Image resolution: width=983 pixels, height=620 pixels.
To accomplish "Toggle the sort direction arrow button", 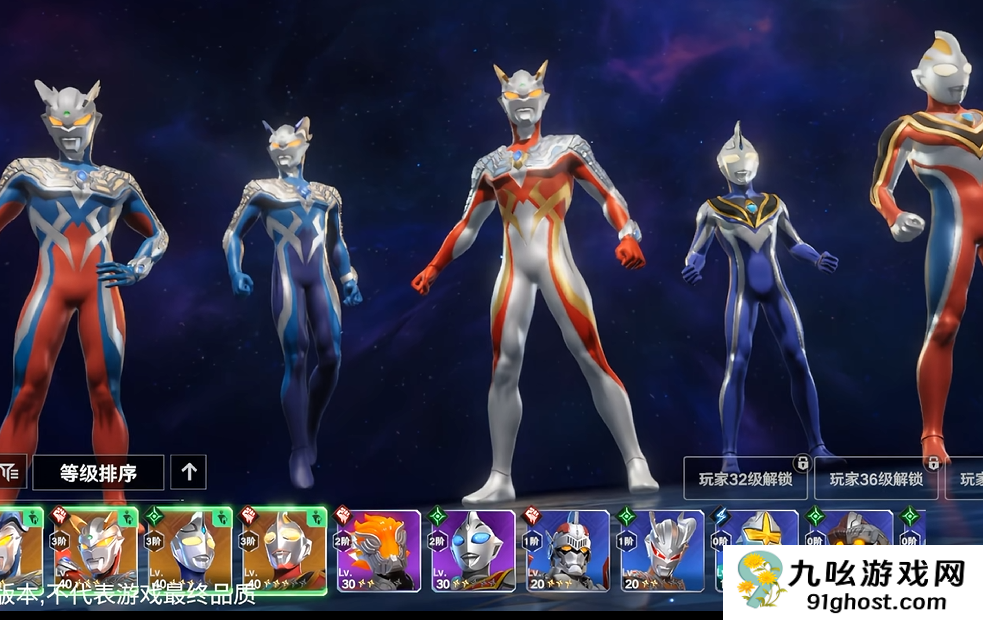I will [x=189, y=472].
